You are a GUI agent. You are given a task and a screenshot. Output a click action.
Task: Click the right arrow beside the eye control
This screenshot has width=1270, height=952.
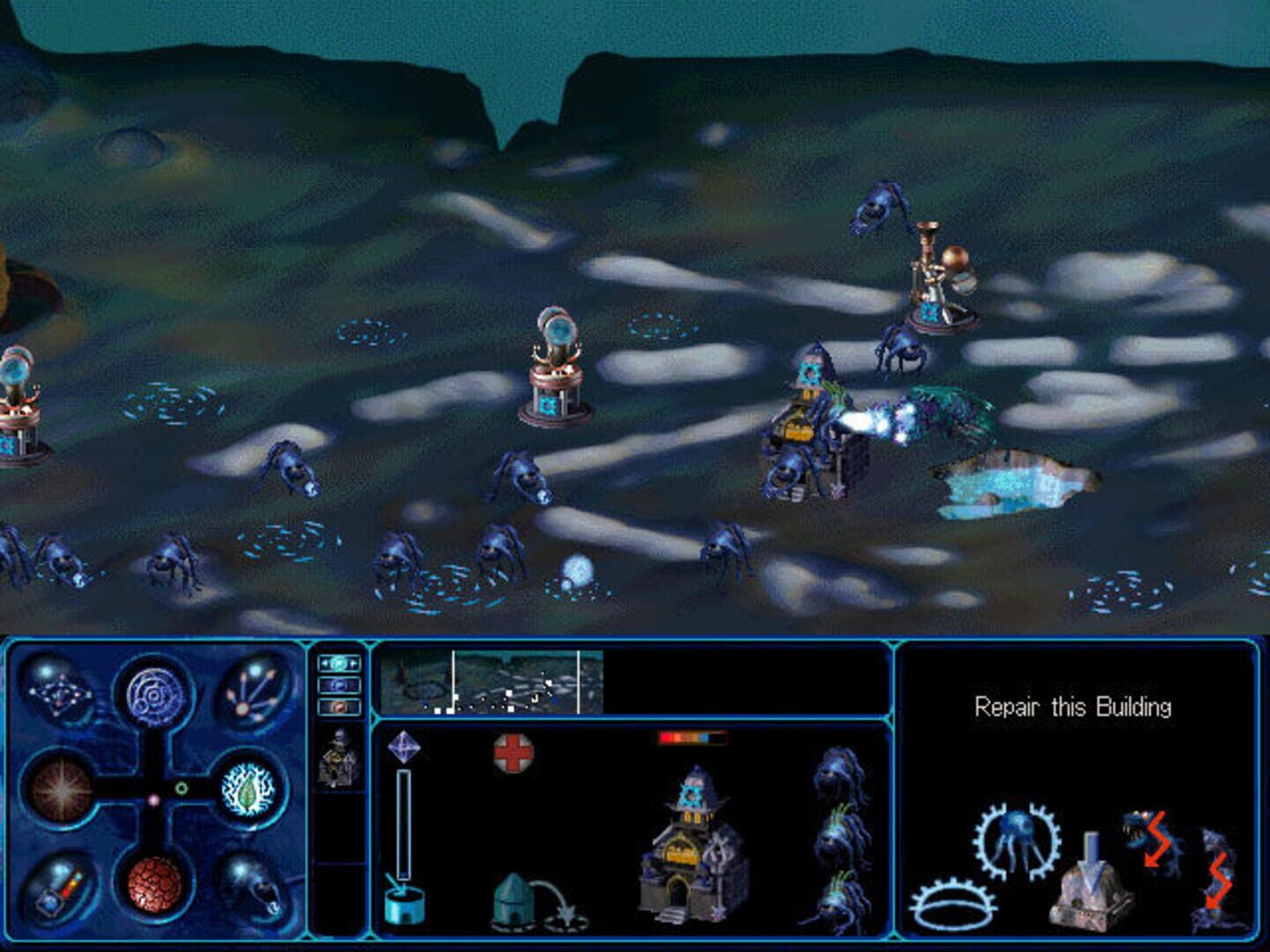tap(353, 664)
